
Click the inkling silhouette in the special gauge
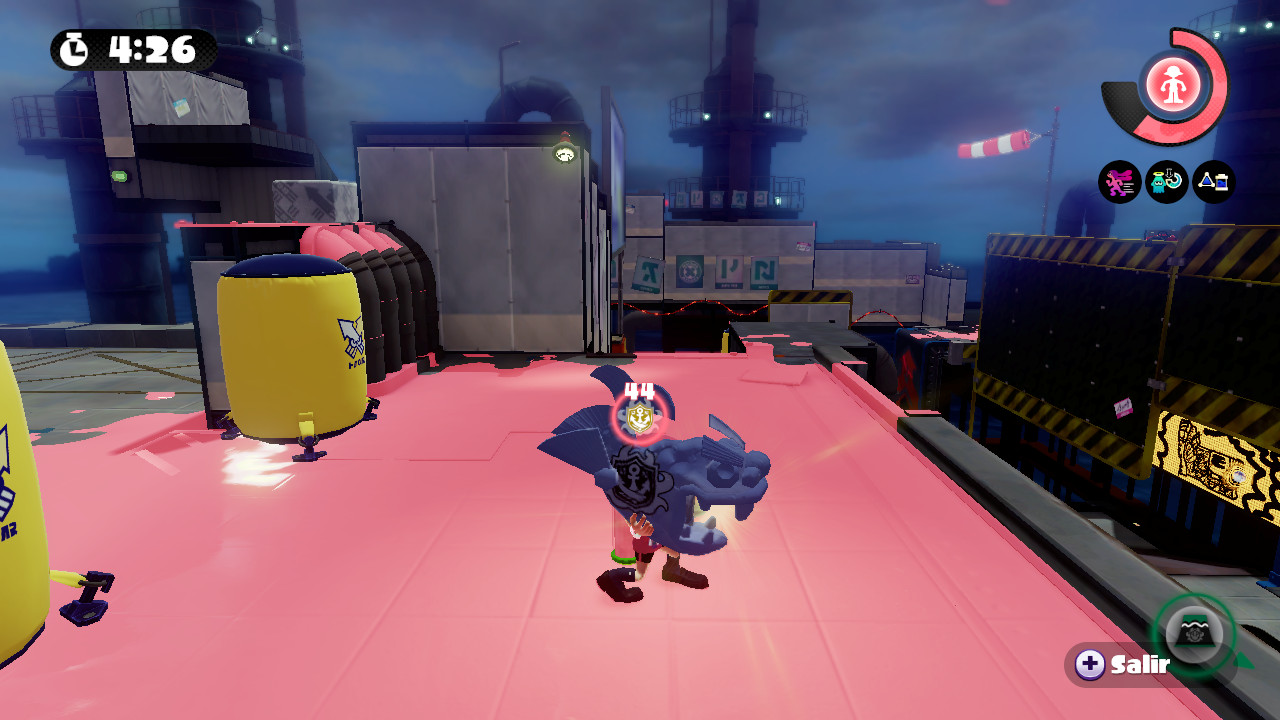[1172, 85]
